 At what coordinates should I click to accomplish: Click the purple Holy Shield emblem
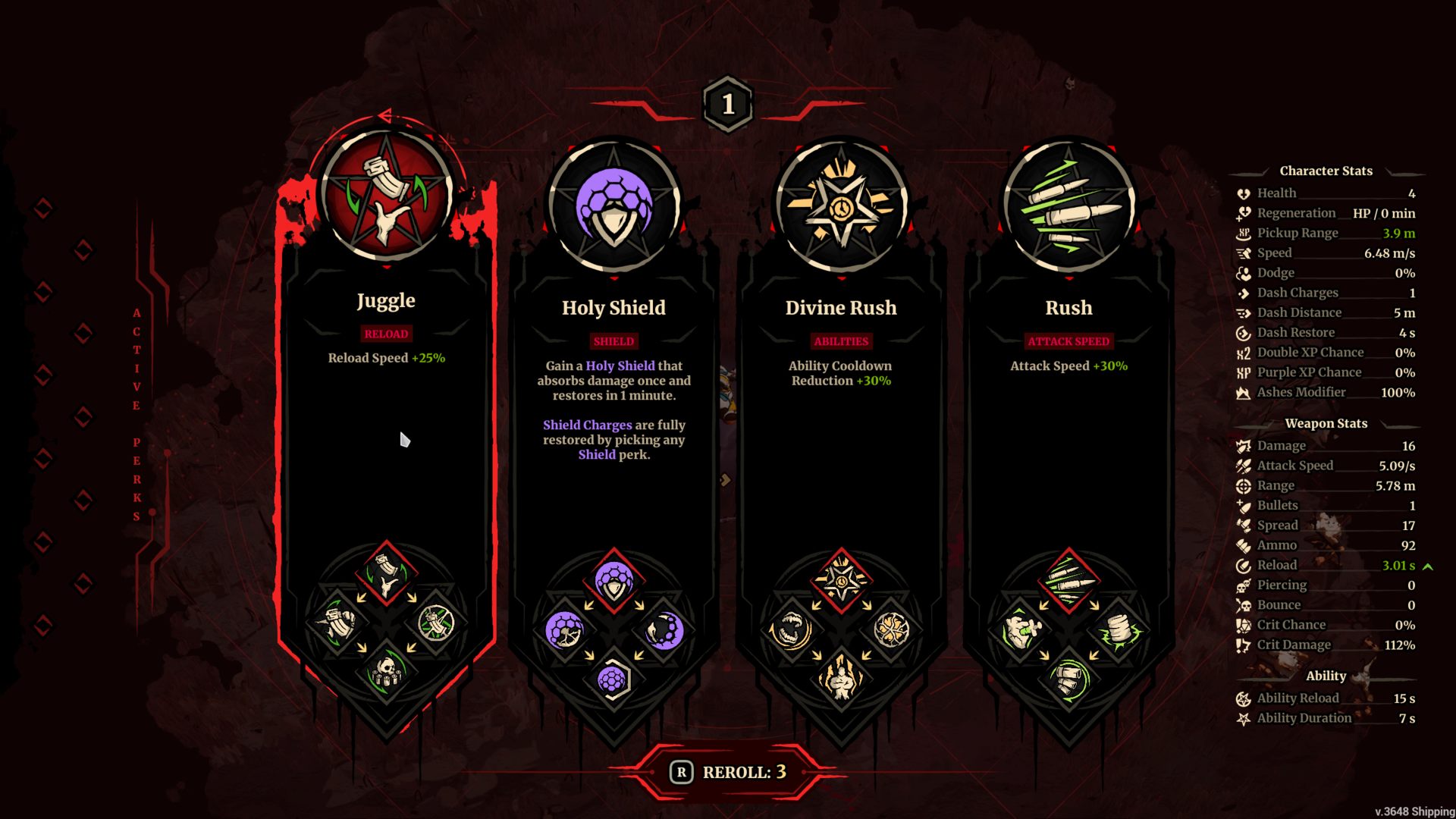(x=613, y=205)
